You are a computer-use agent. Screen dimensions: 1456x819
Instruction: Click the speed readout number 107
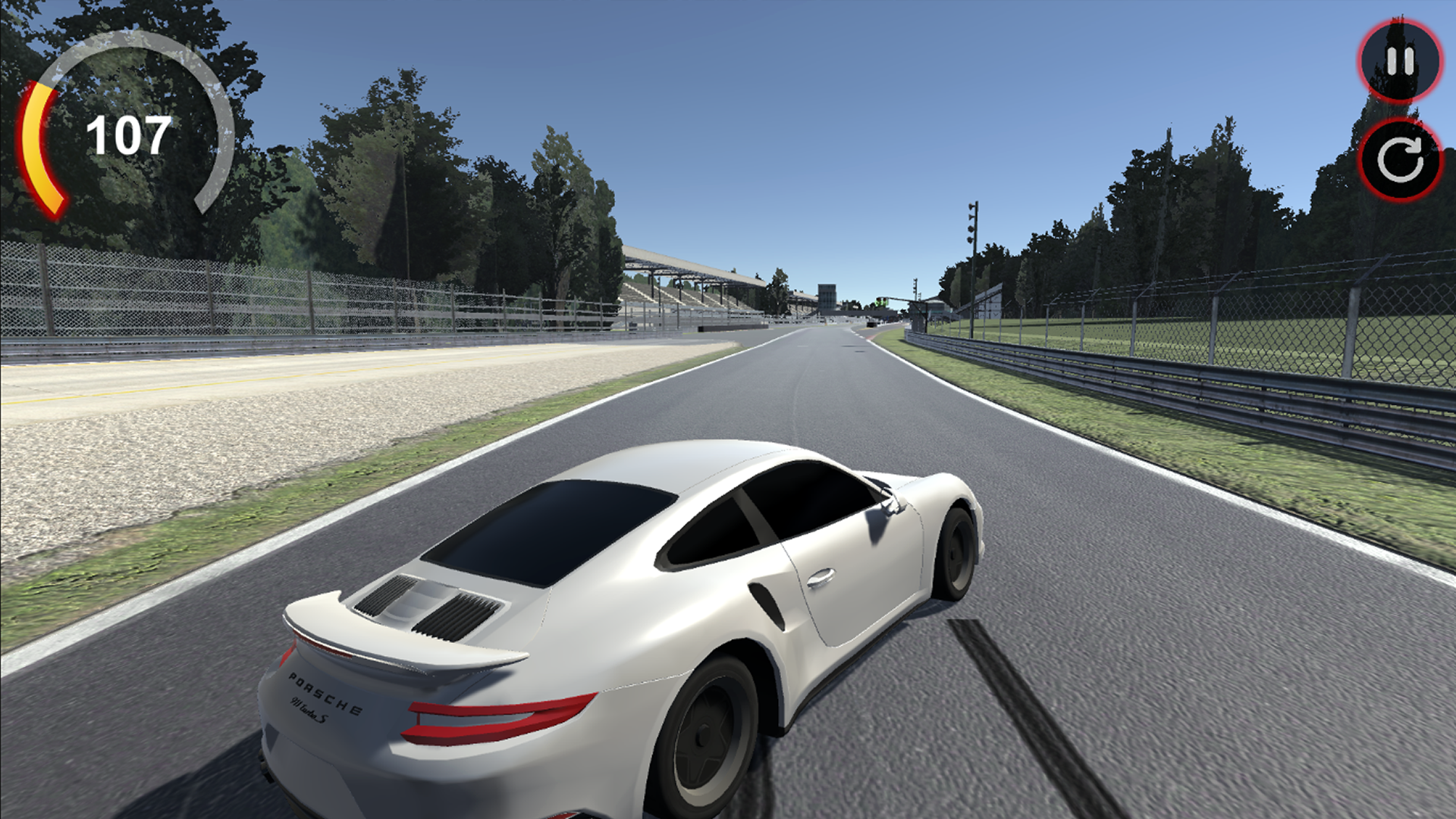pyautogui.click(x=127, y=133)
